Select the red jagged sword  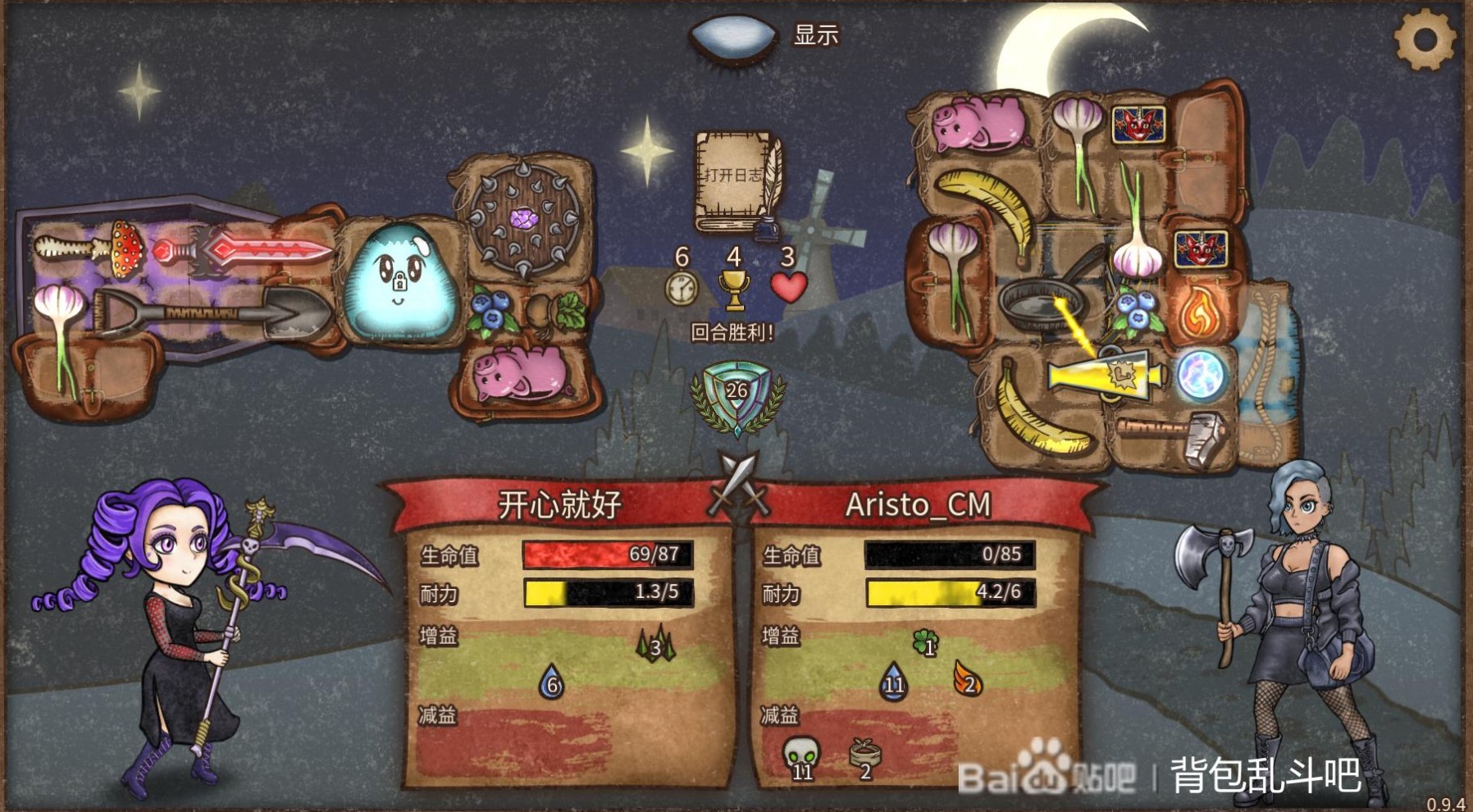click(246, 249)
